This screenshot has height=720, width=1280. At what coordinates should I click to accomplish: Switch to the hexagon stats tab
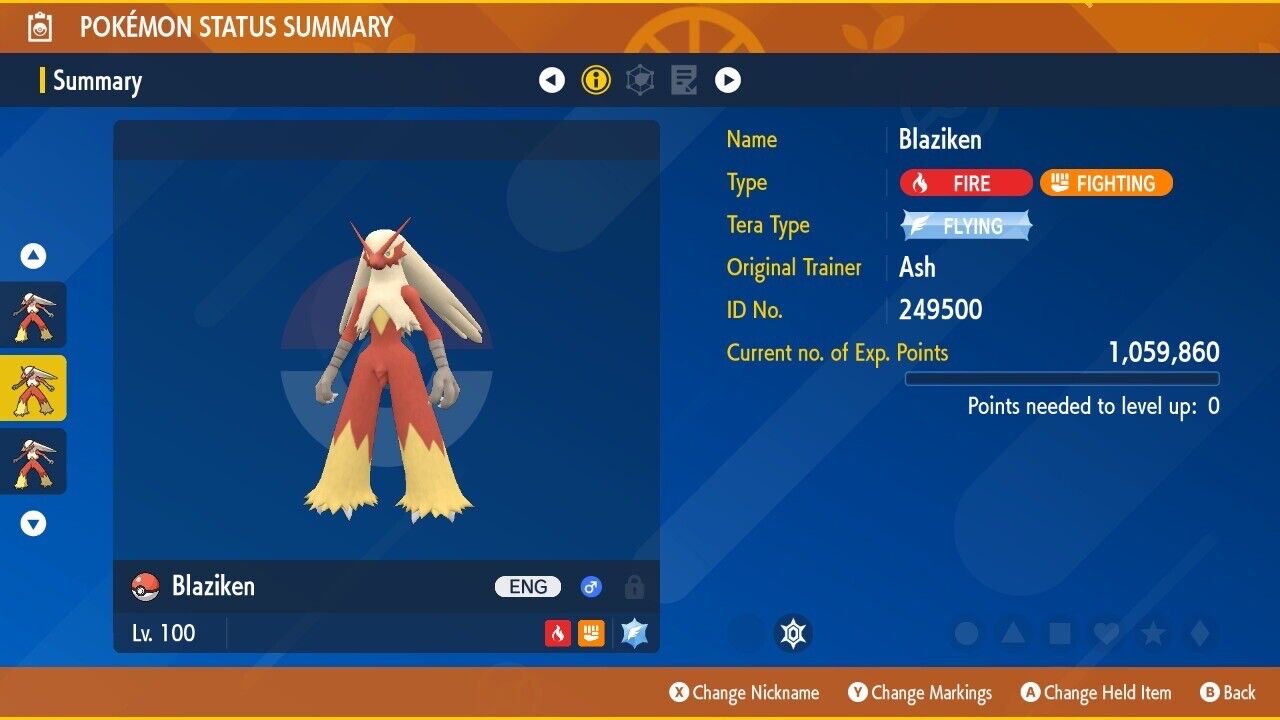click(640, 80)
